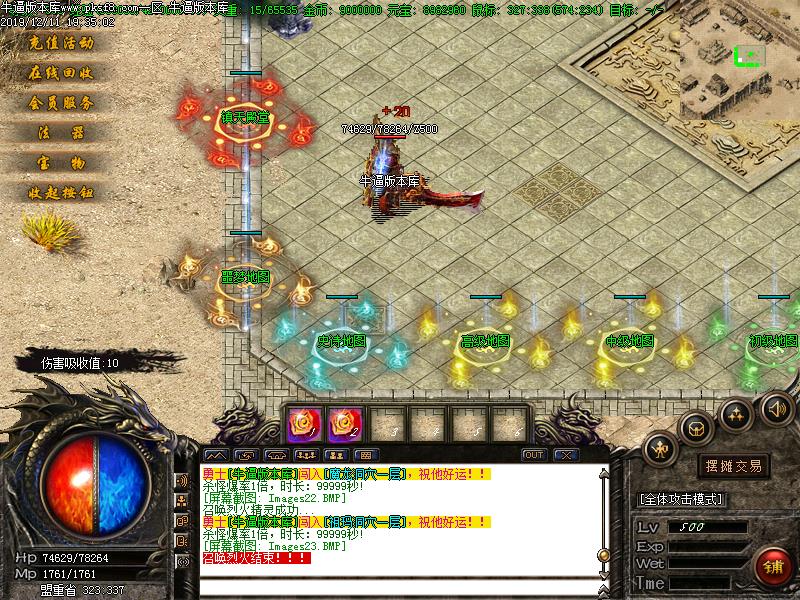This screenshot has width=800, height=600.
Task: Open the 摆摊交易 stall trading button
Action: 734,466
